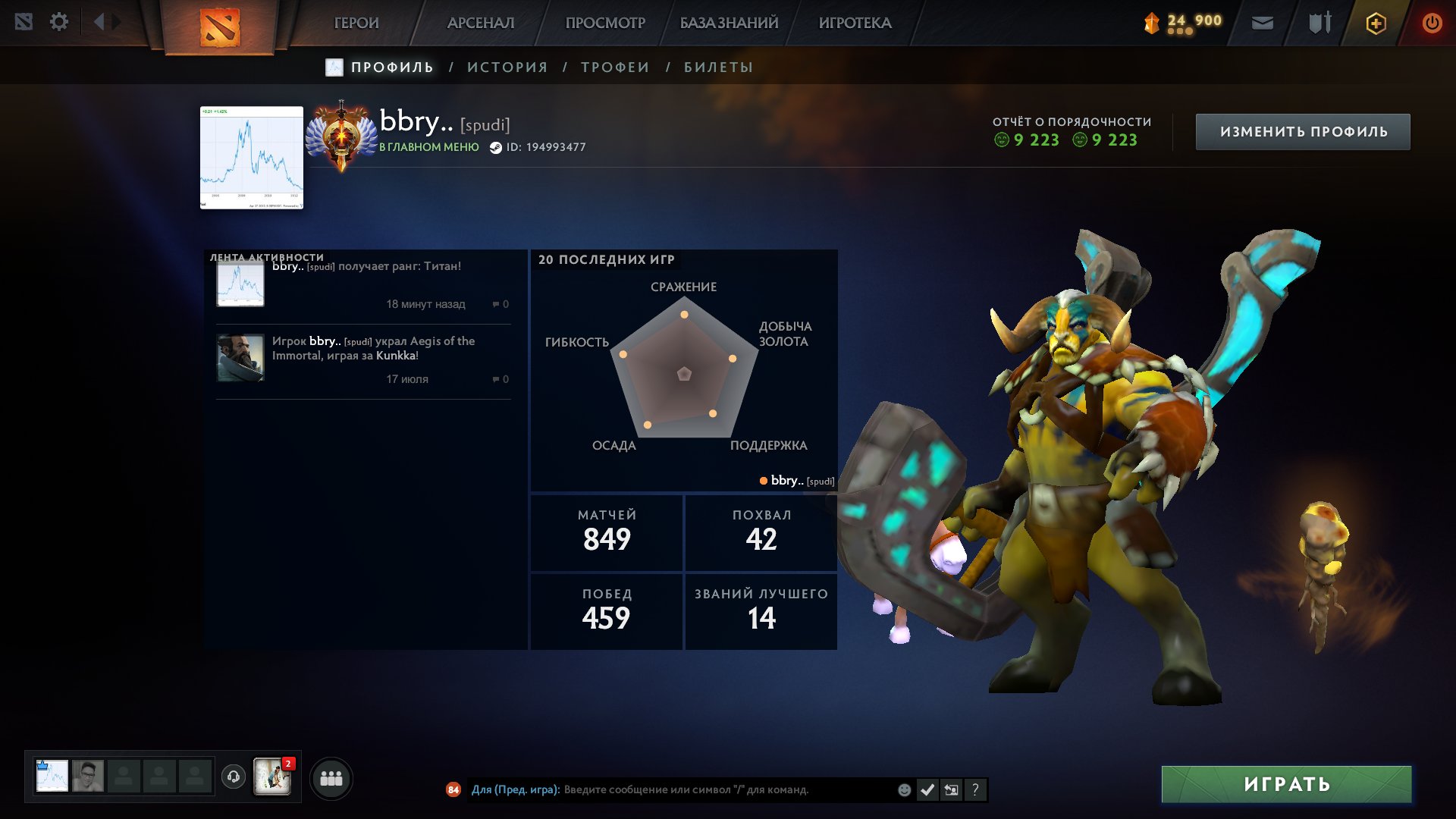Toggle voice chat headset icon
The height and width of the screenshot is (819, 1456).
click(x=233, y=777)
